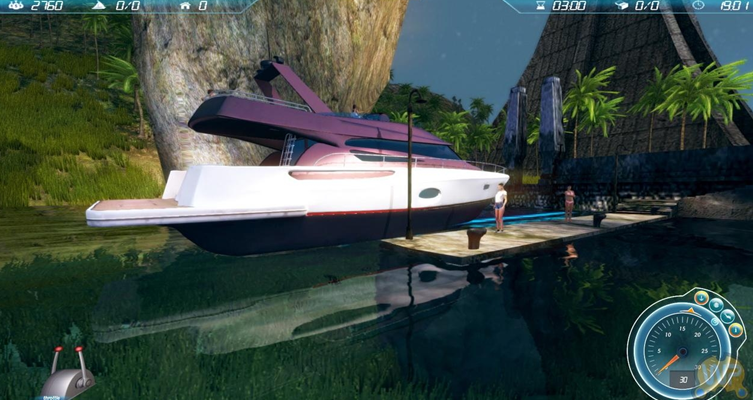The height and width of the screenshot is (400, 753).
Task: Click the throttle lever control
Action: 69,374
